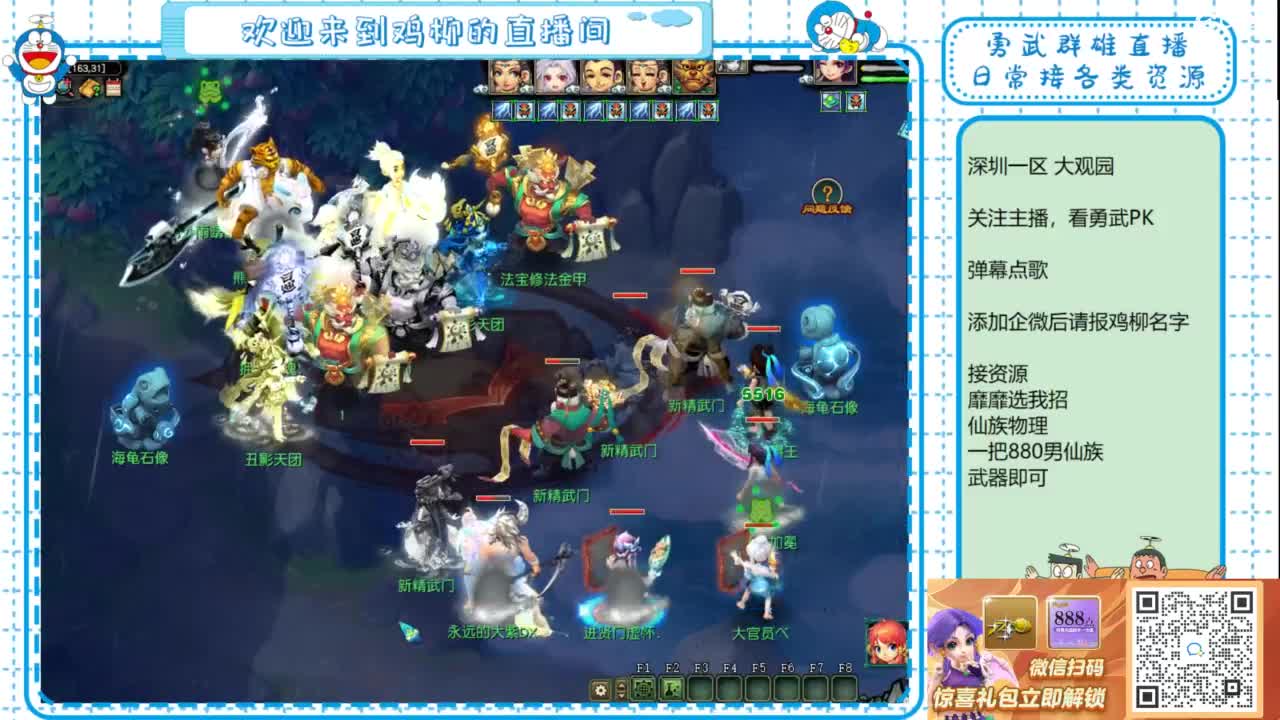This screenshot has height=720, width=1280.
Task: Open the settings gear on the hotkey bar
Action: pyautogui.click(x=601, y=690)
